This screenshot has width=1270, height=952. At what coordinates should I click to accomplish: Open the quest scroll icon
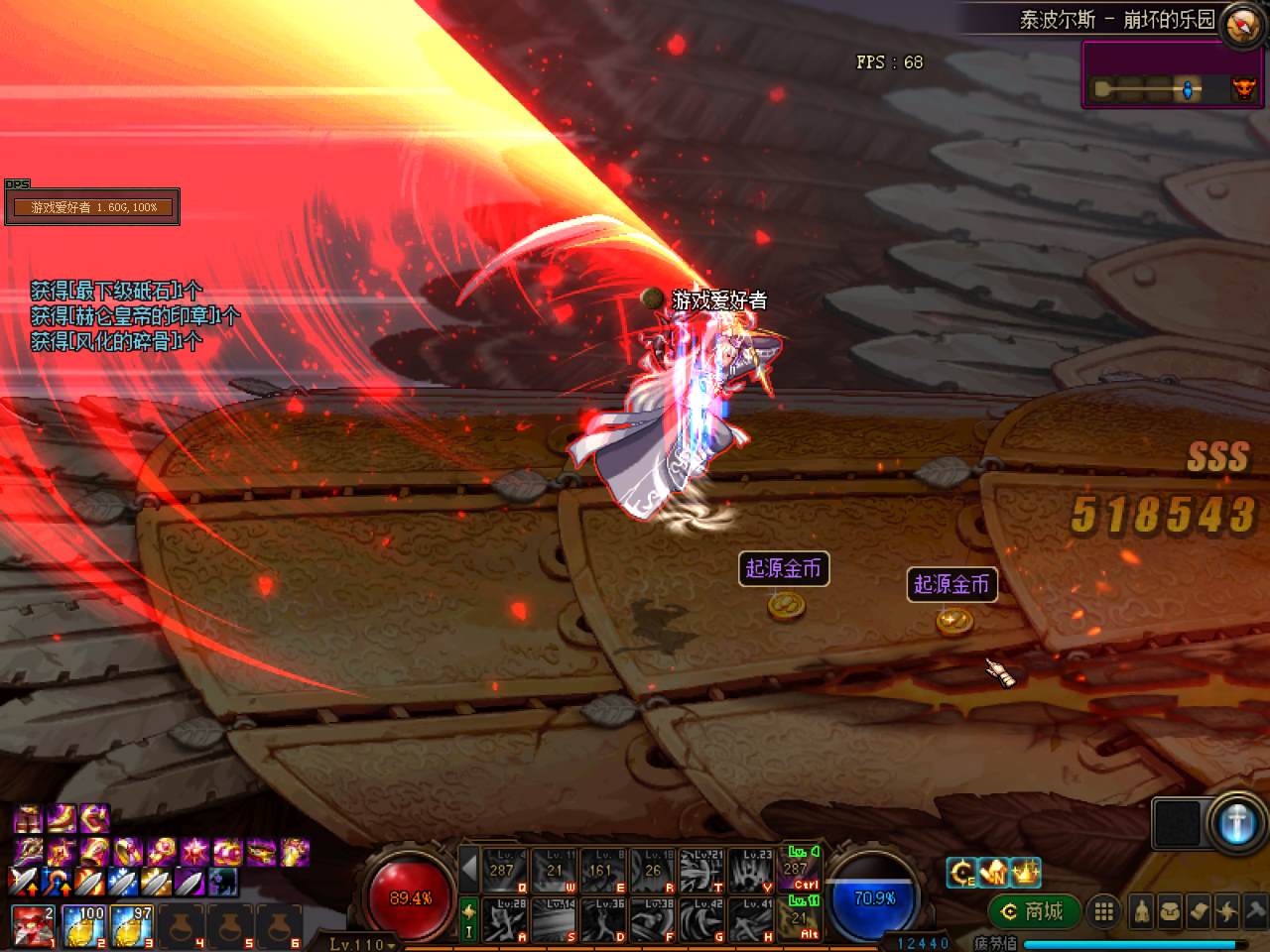coord(1200,911)
